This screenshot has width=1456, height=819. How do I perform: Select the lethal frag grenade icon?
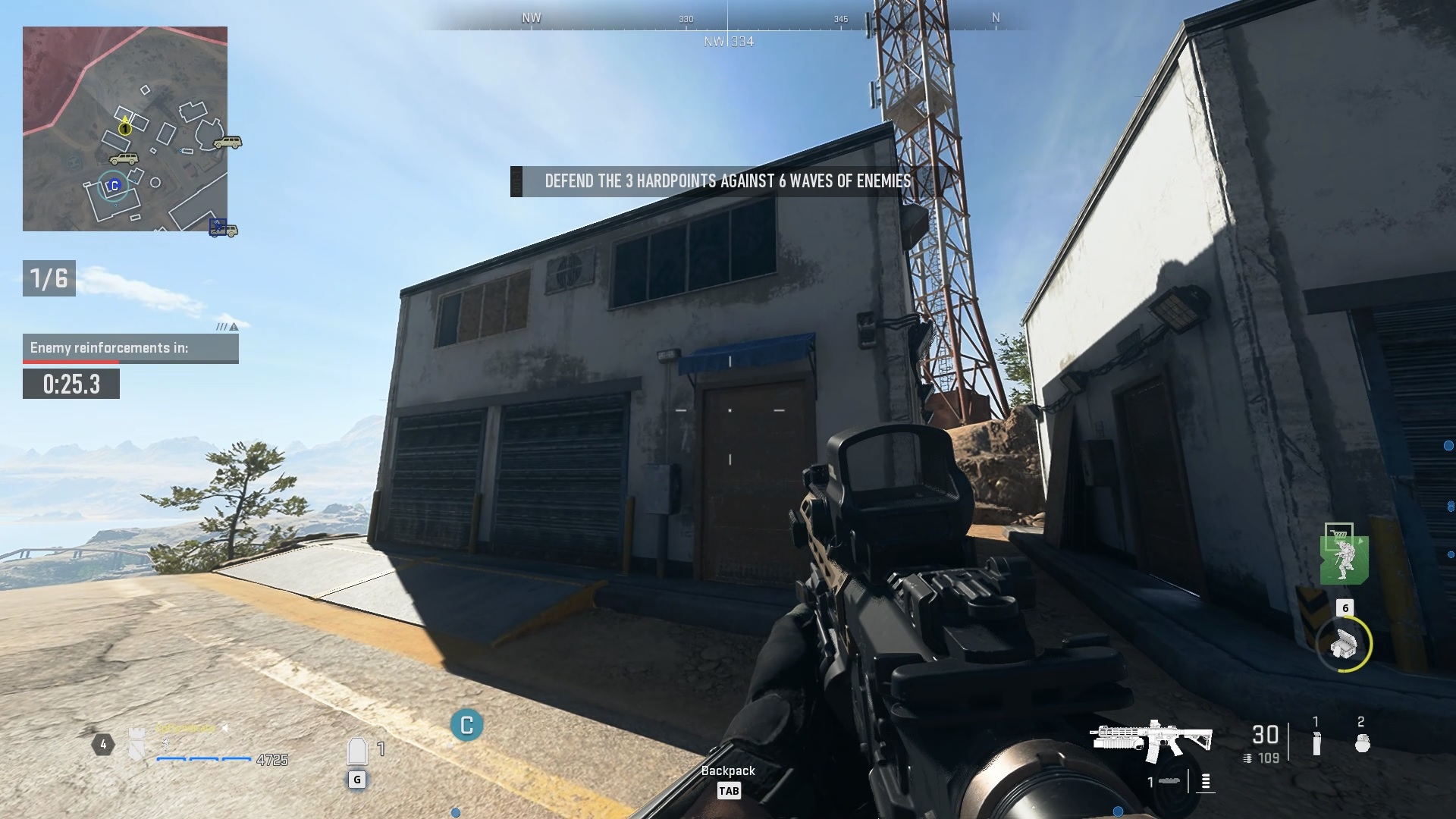click(1361, 743)
